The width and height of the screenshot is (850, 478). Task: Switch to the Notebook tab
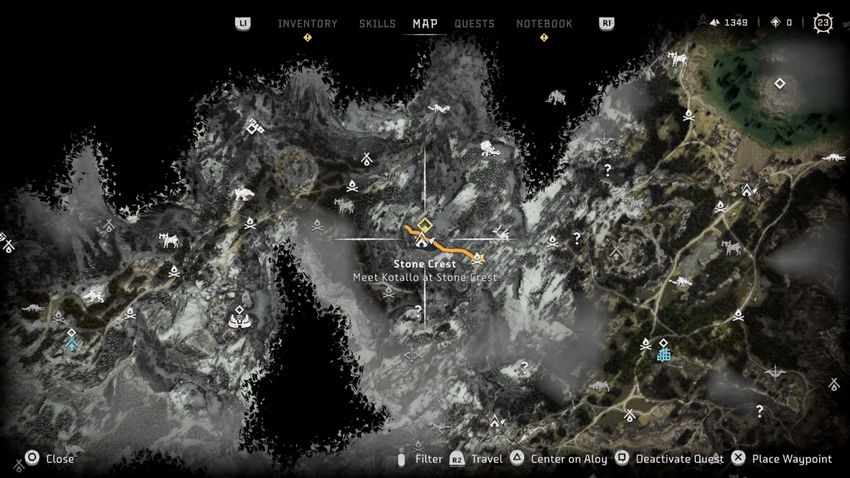point(544,24)
